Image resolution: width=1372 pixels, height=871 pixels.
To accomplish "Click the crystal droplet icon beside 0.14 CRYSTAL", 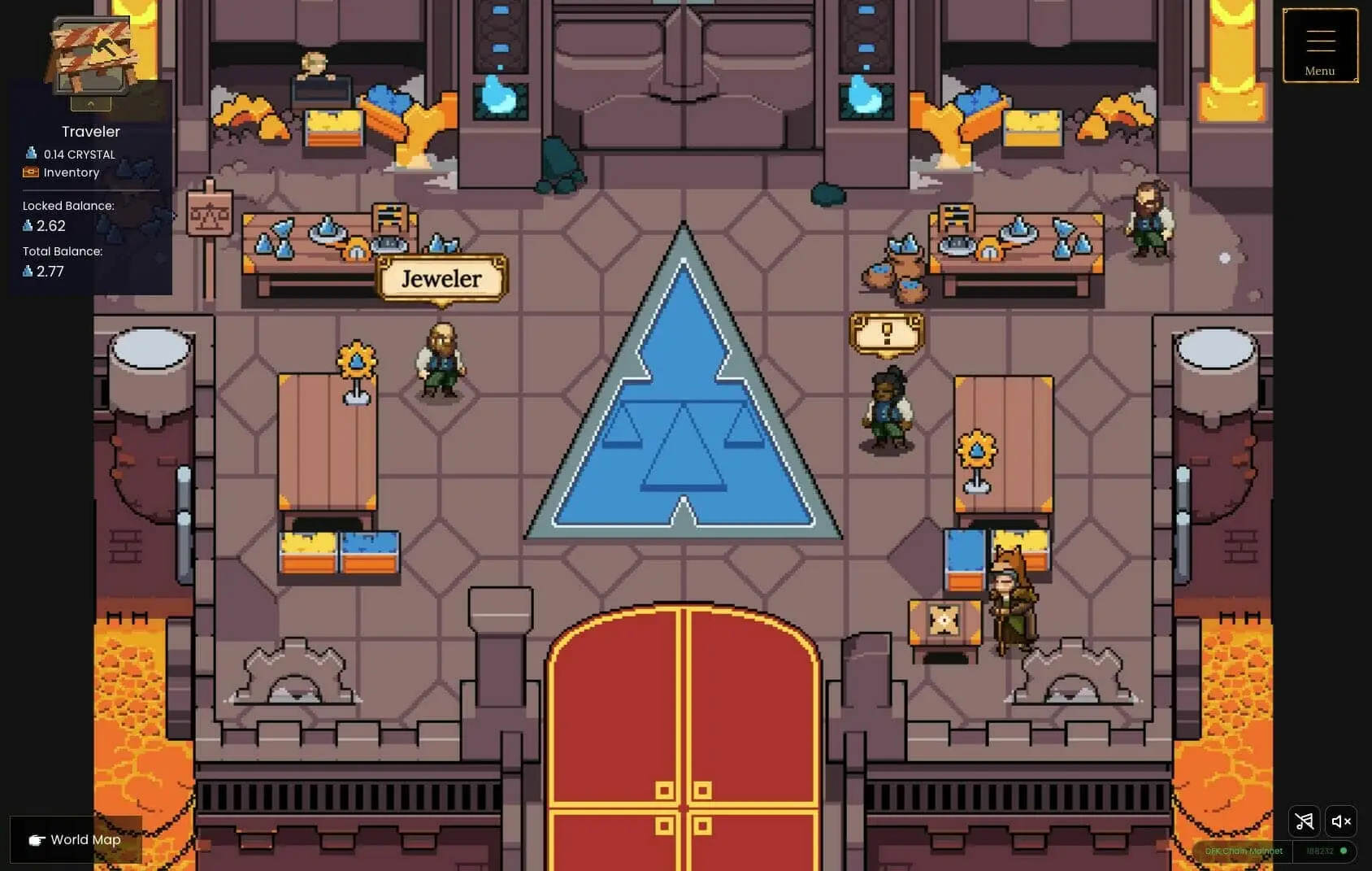I will coord(32,153).
